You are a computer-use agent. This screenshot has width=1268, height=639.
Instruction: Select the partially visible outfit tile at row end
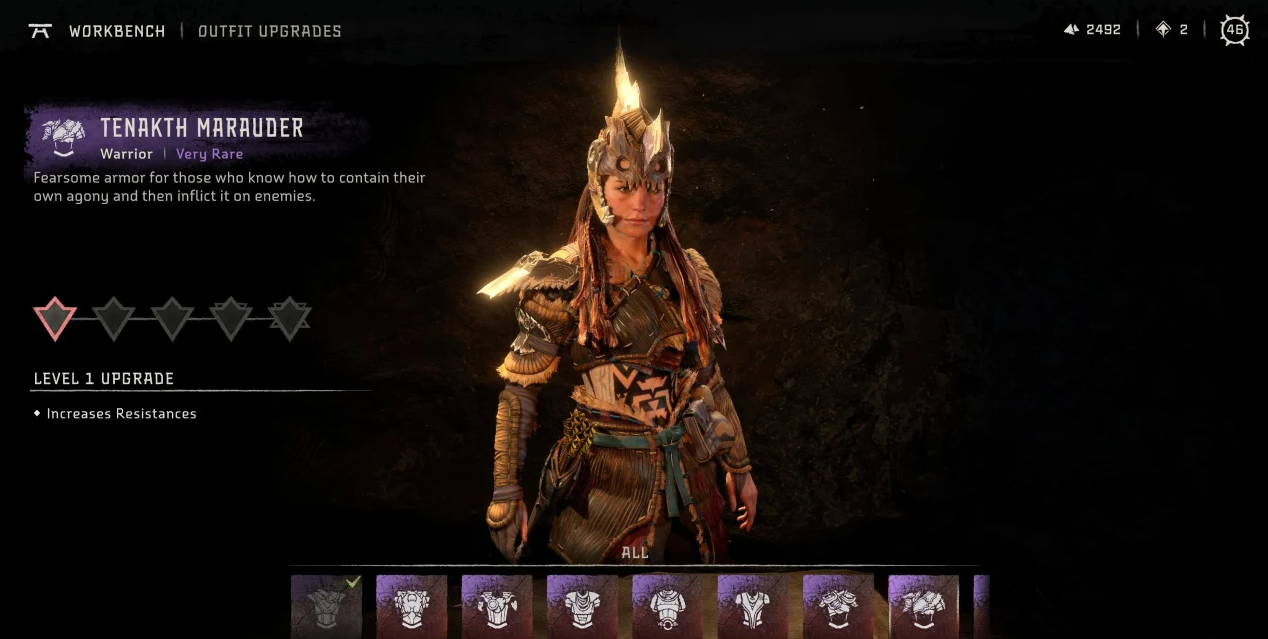point(981,606)
